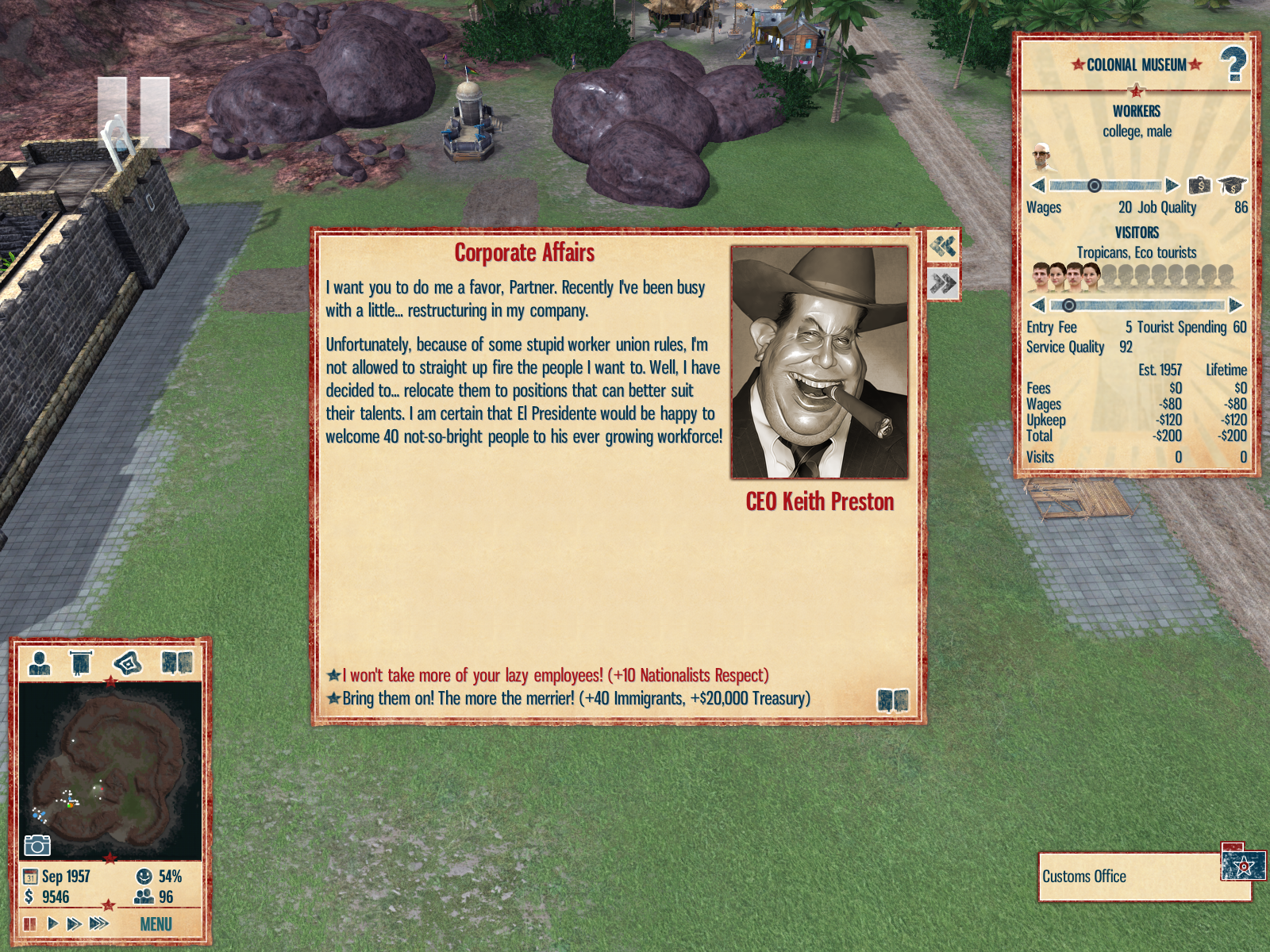Take a screenshot with the camera icon
The height and width of the screenshot is (952, 1270).
(37, 846)
